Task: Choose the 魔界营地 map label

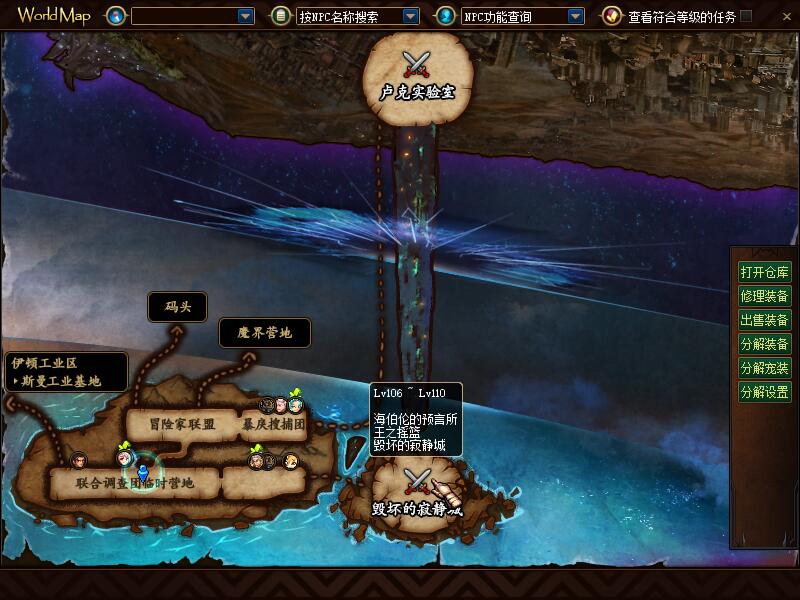Action: point(264,333)
